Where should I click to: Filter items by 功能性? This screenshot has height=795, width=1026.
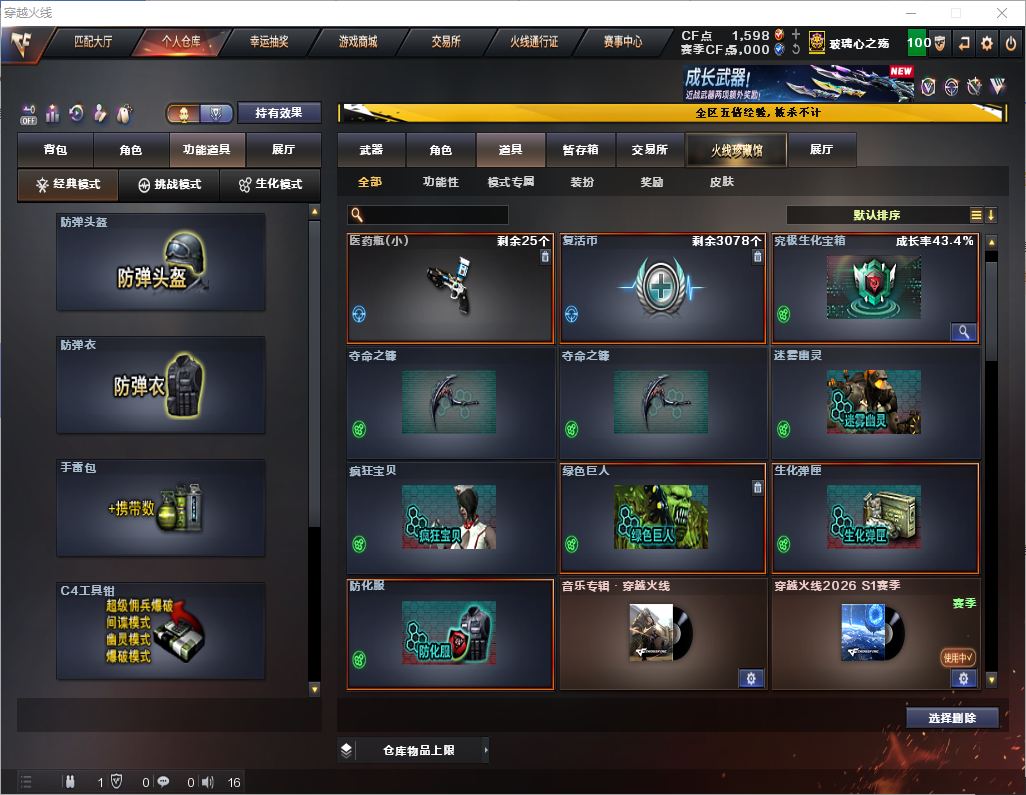pyautogui.click(x=440, y=182)
